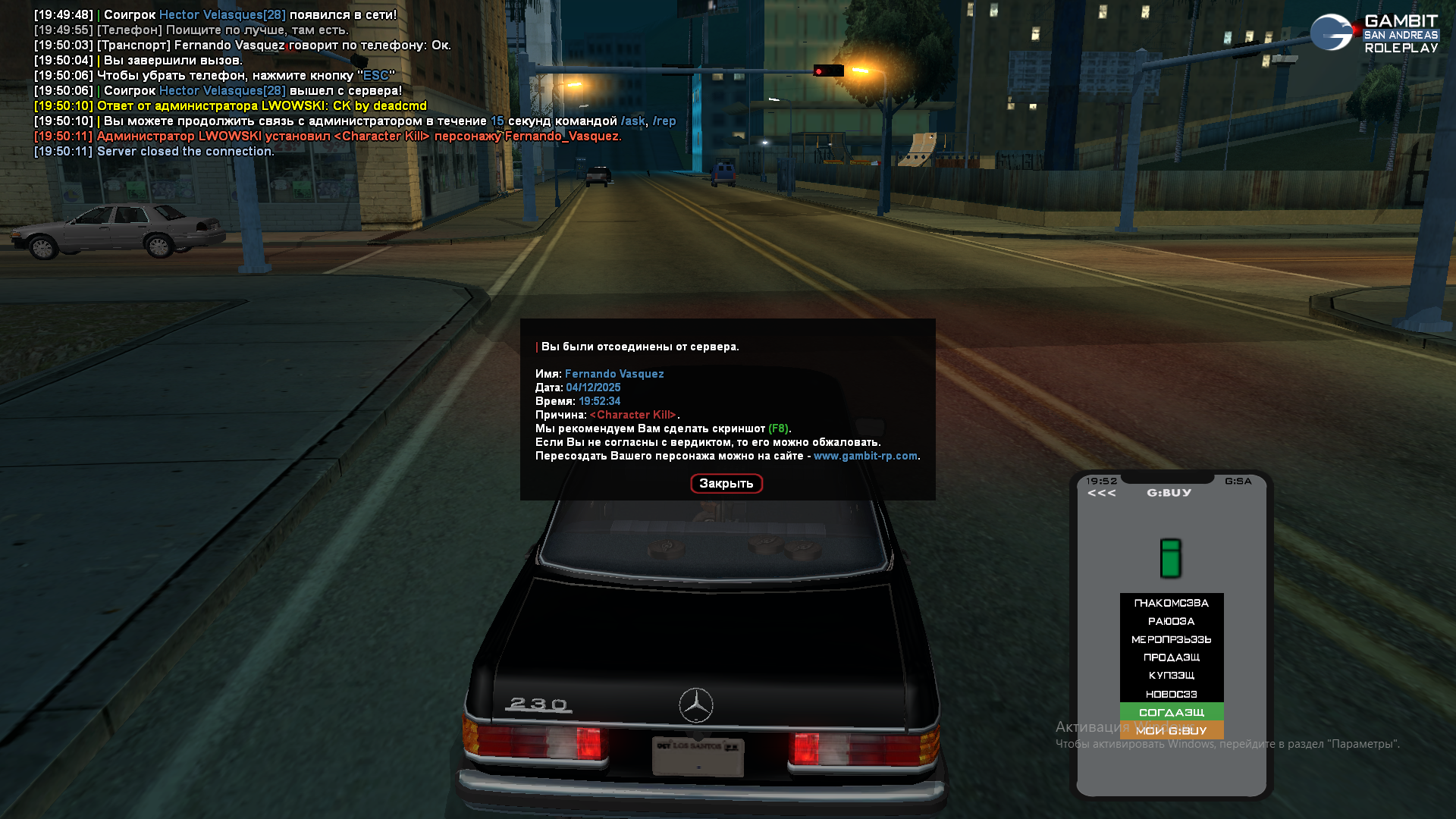Open the ПРОДАЗЩ (sell) entry in G:BUY
1456x819 pixels.
pyautogui.click(x=1171, y=657)
